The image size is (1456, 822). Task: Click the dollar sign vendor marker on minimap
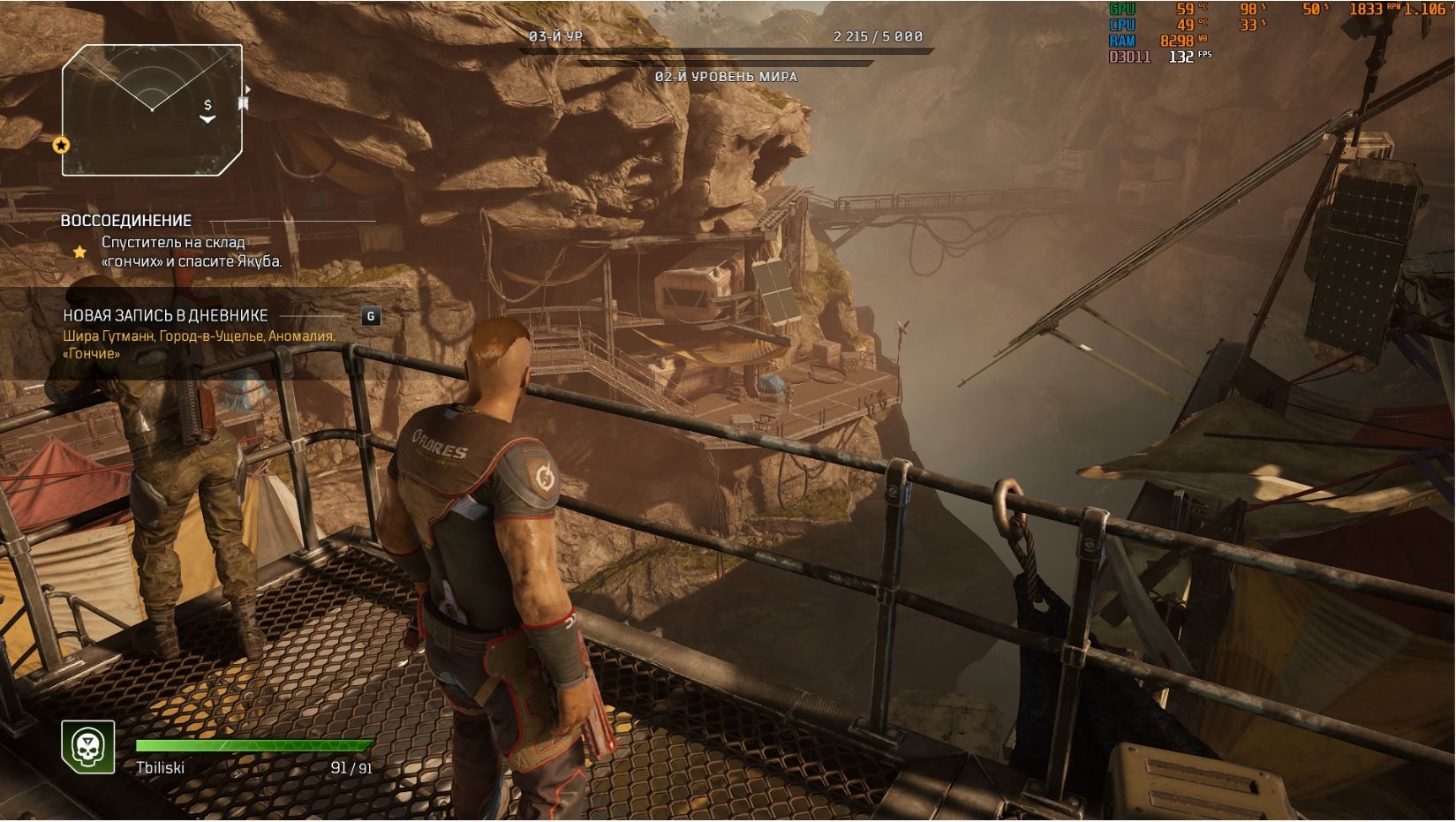[x=207, y=106]
